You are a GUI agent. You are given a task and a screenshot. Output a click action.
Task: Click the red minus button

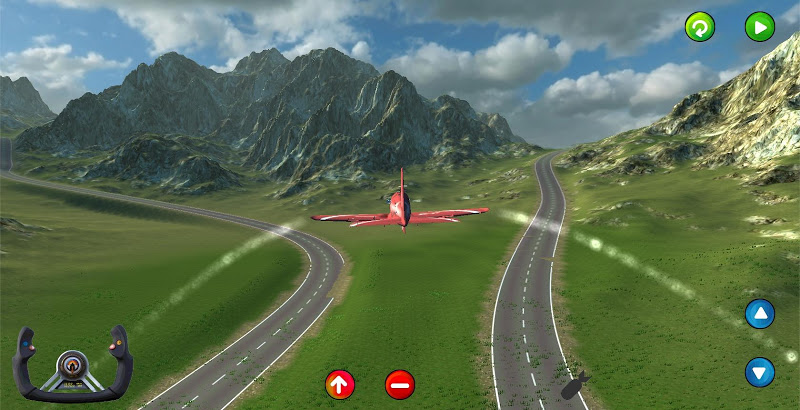pos(400,383)
